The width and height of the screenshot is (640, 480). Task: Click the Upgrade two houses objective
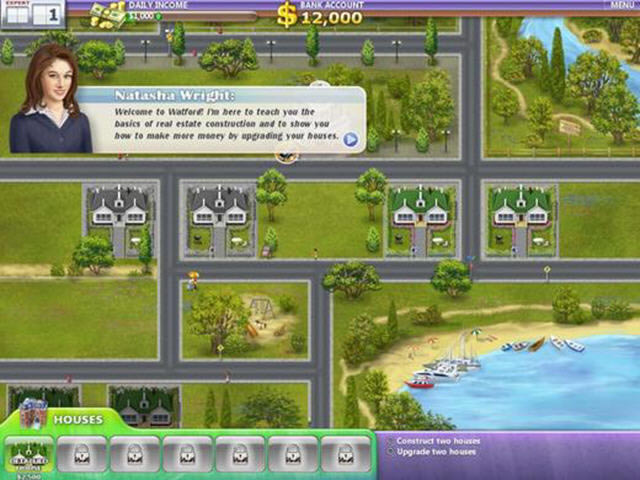(436, 452)
